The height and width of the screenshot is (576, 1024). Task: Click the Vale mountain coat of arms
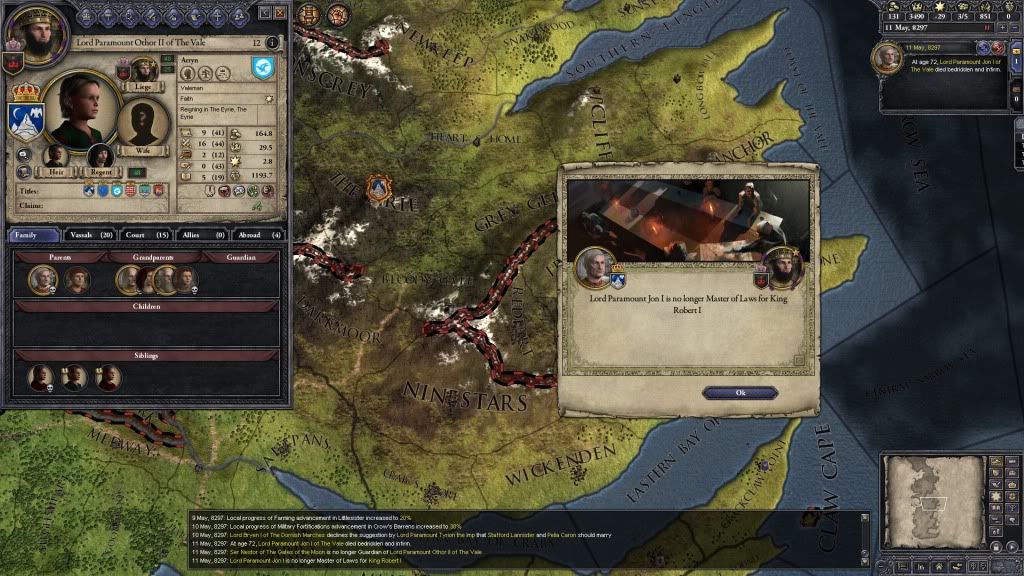[24, 120]
